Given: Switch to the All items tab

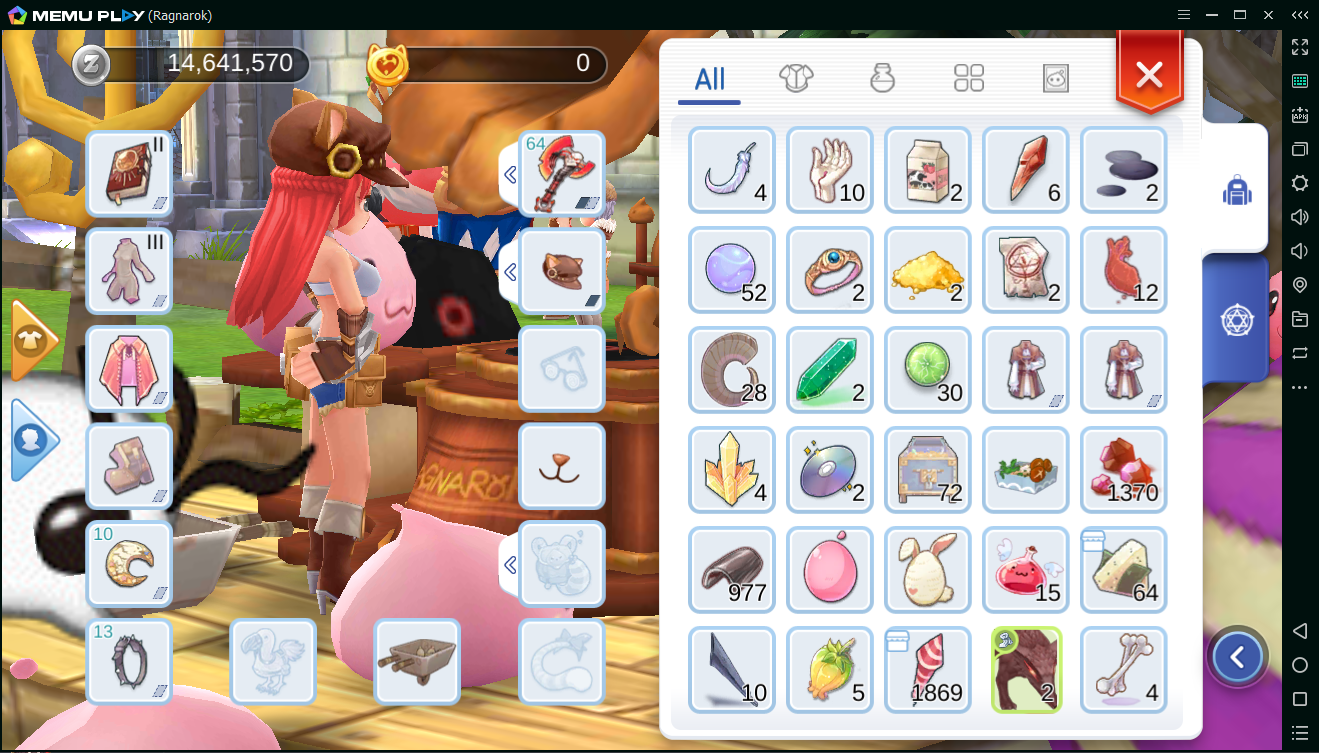Looking at the screenshot, I should coord(709,80).
